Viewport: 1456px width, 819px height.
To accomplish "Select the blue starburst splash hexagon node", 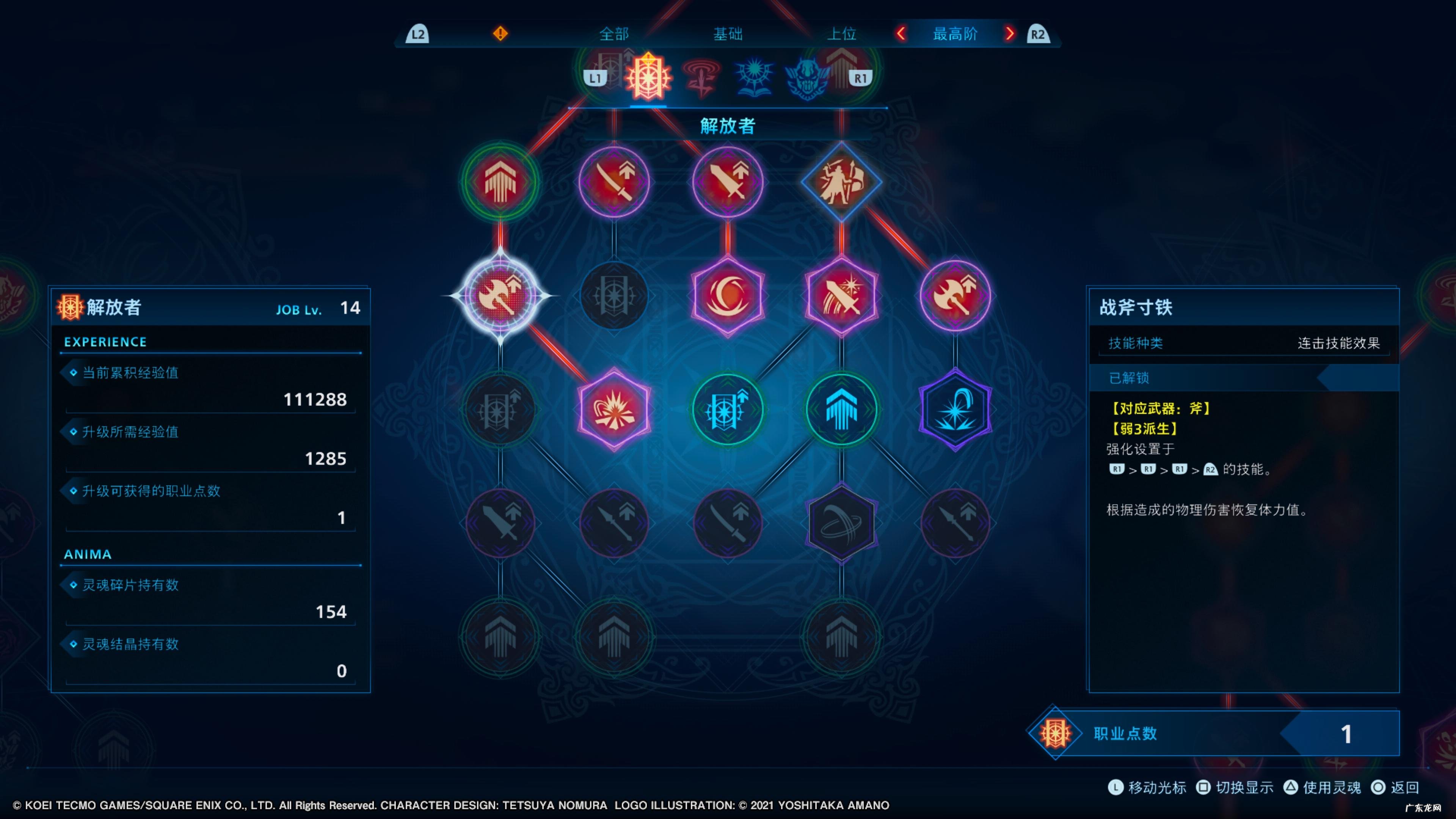I will pos(955,409).
